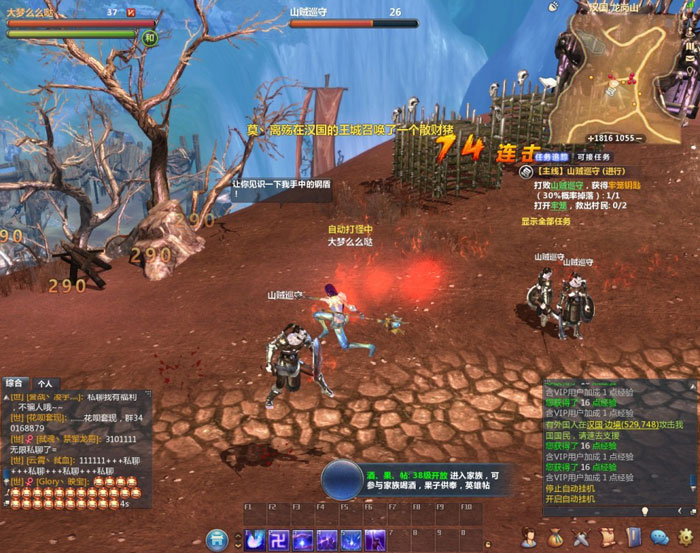
Task: Open the bag pouch icon
Action: (555, 539)
